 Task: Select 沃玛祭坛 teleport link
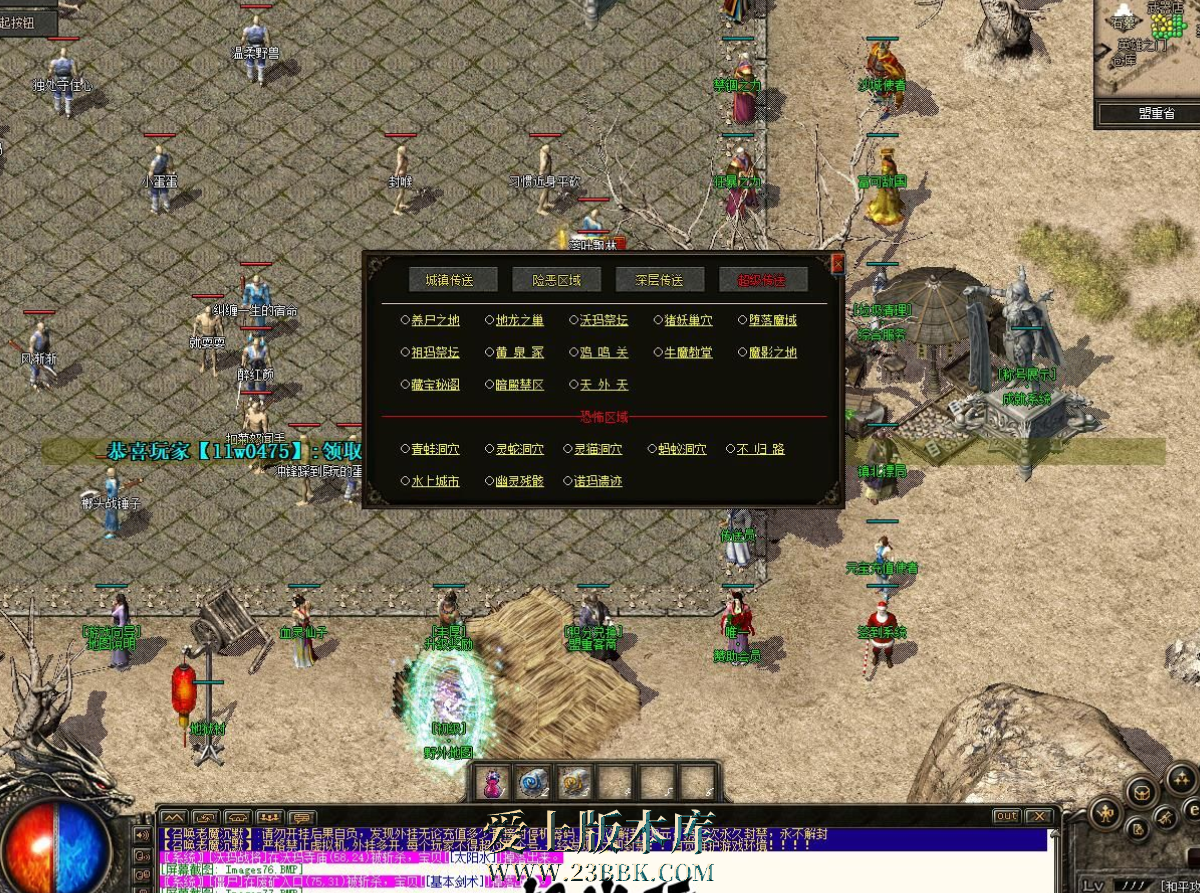pyautogui.click(x=604, y=321)
